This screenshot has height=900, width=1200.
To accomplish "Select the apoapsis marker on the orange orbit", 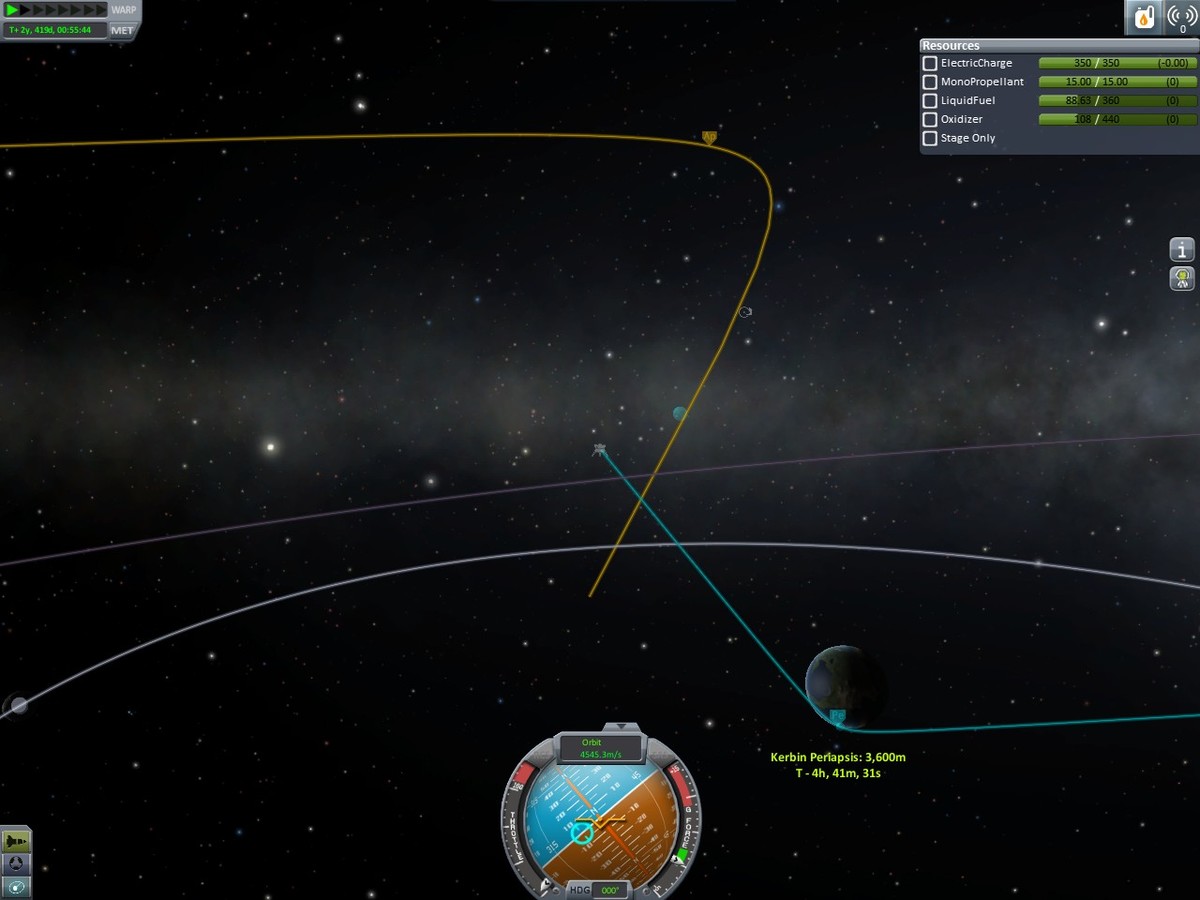I will click(709, 136).
